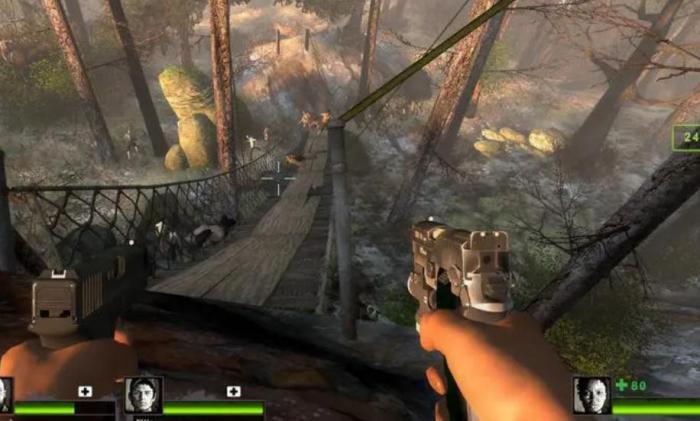Click the first aid kit icon above the leftmost teammate's health bar
700x421 pixels.
click(x=85, y=391)
